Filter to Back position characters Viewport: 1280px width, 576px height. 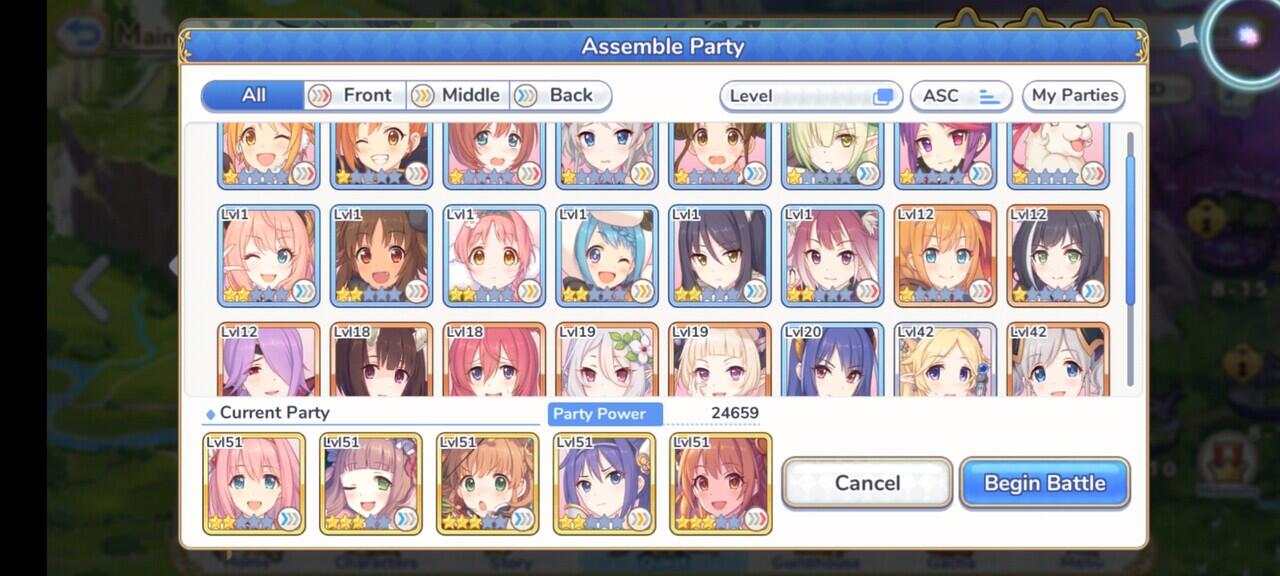(x=561, y=95)
